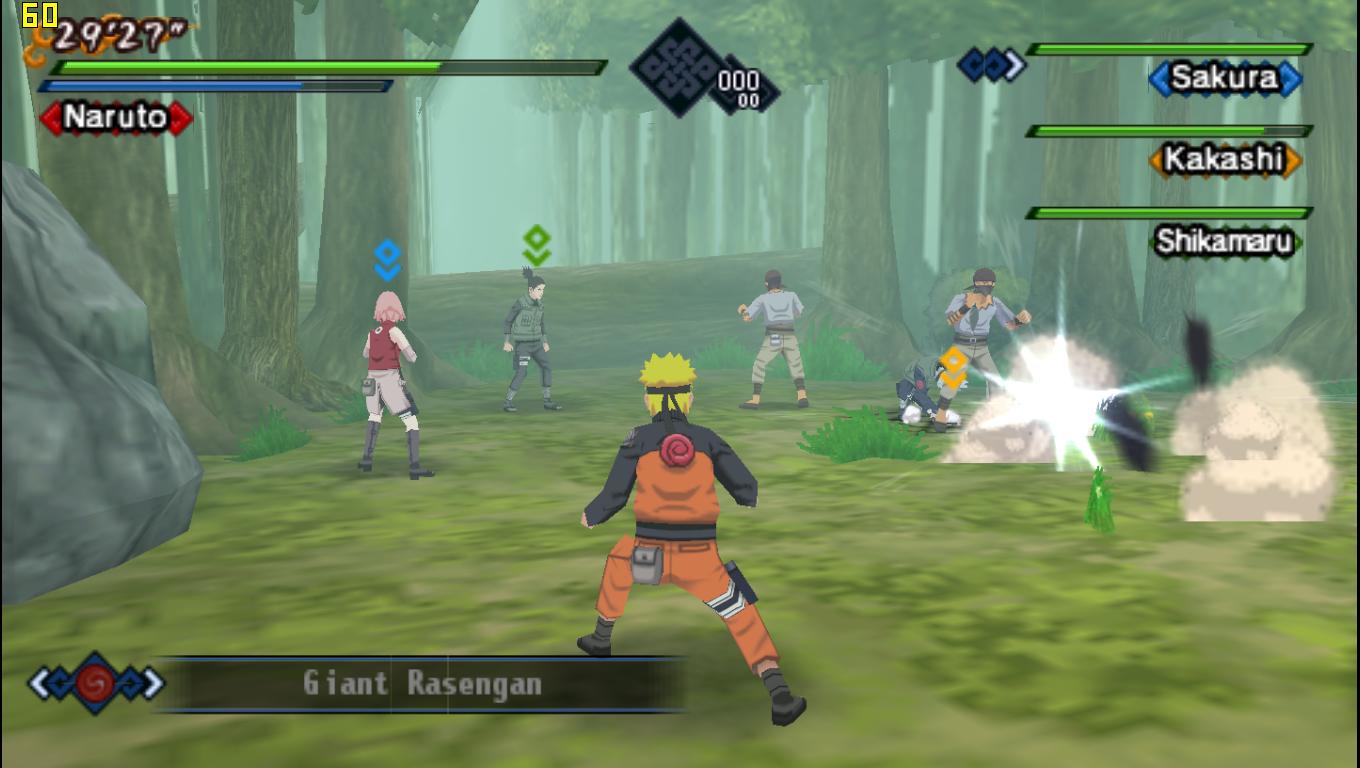Click the red spiral jutsu selector icon
Screen dimensions: 1360x768
pos(96,683)
